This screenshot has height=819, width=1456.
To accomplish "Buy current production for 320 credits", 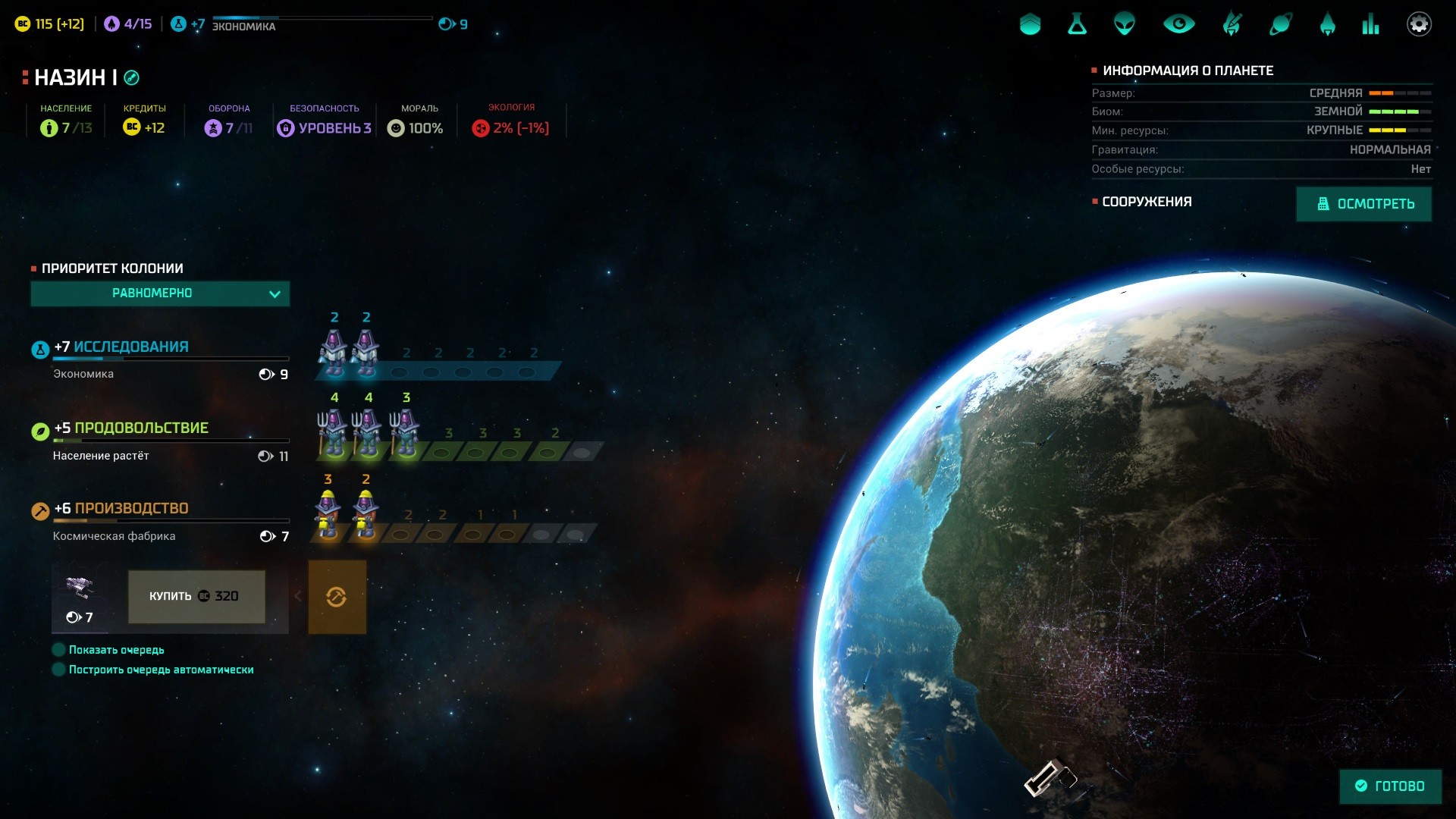I will [196, 597].
